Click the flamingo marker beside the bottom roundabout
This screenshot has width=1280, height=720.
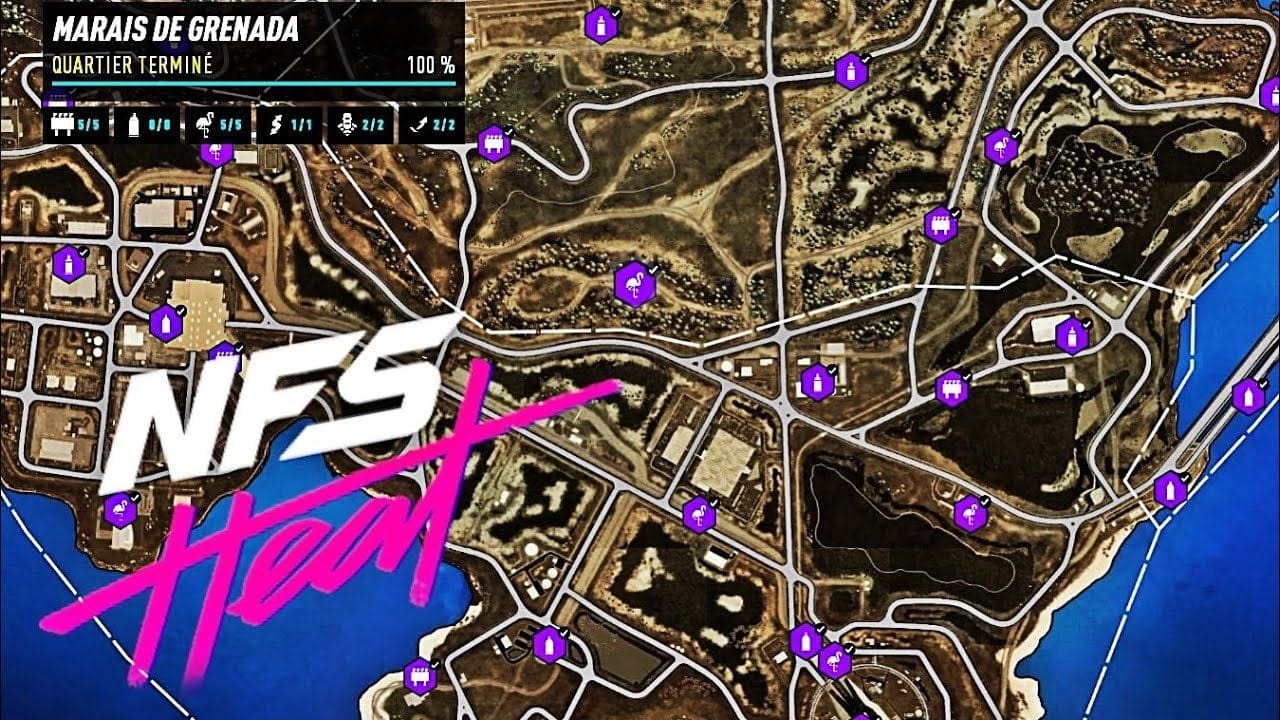point(835,663)
